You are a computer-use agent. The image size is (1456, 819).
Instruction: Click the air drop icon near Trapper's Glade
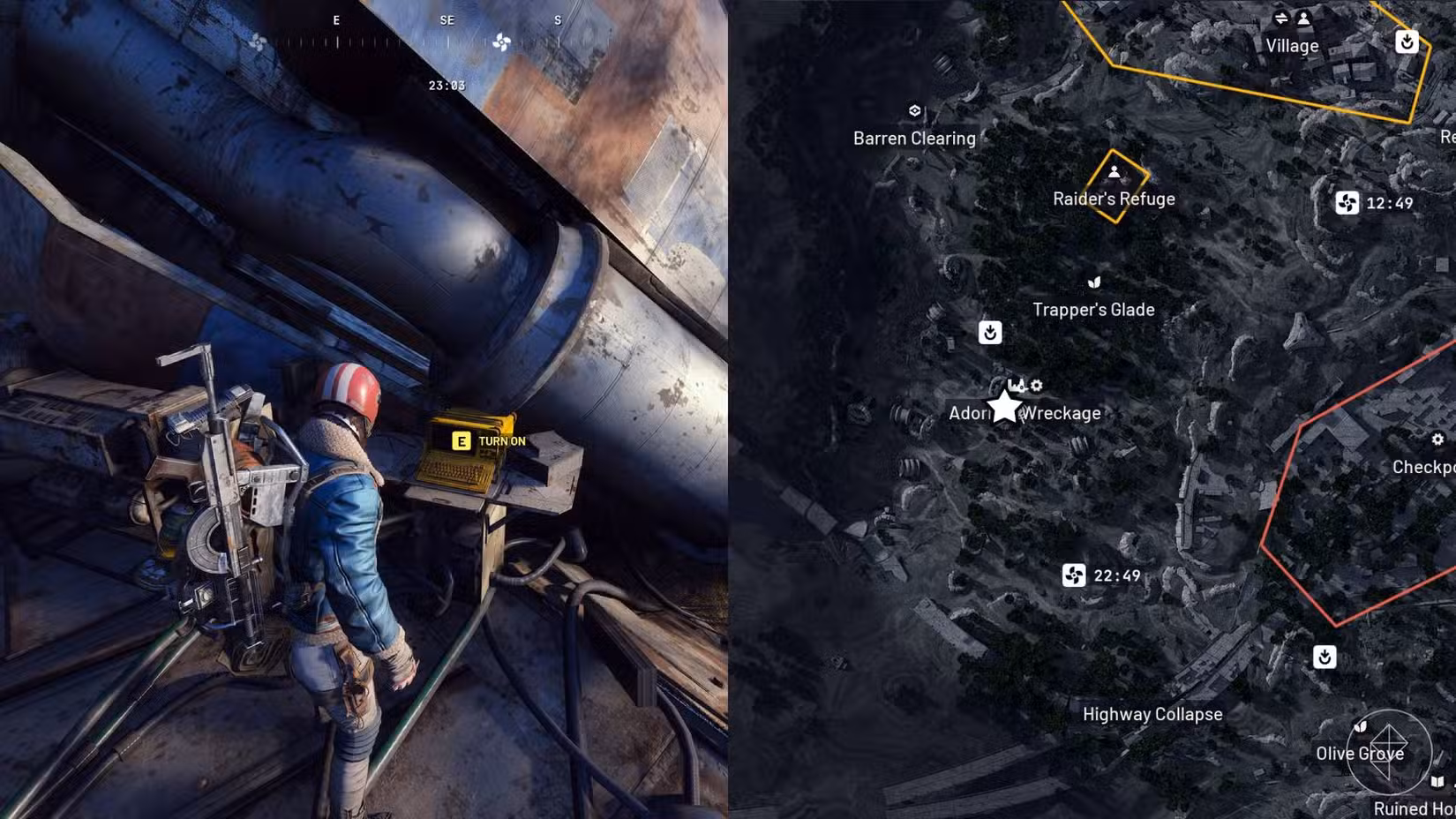pos(990,334)
